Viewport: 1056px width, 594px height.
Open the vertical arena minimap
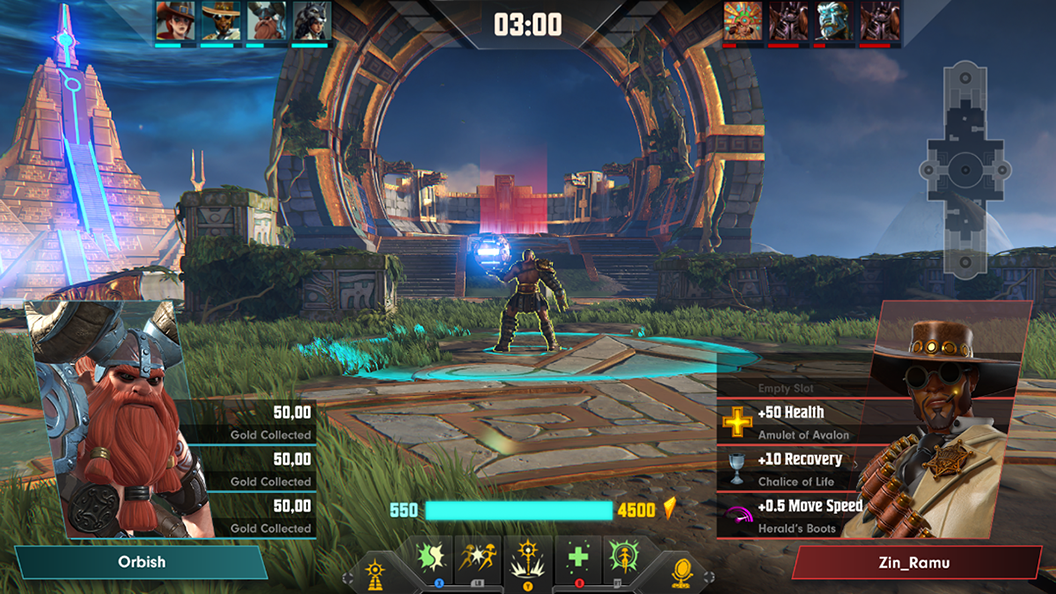point(966,168)
